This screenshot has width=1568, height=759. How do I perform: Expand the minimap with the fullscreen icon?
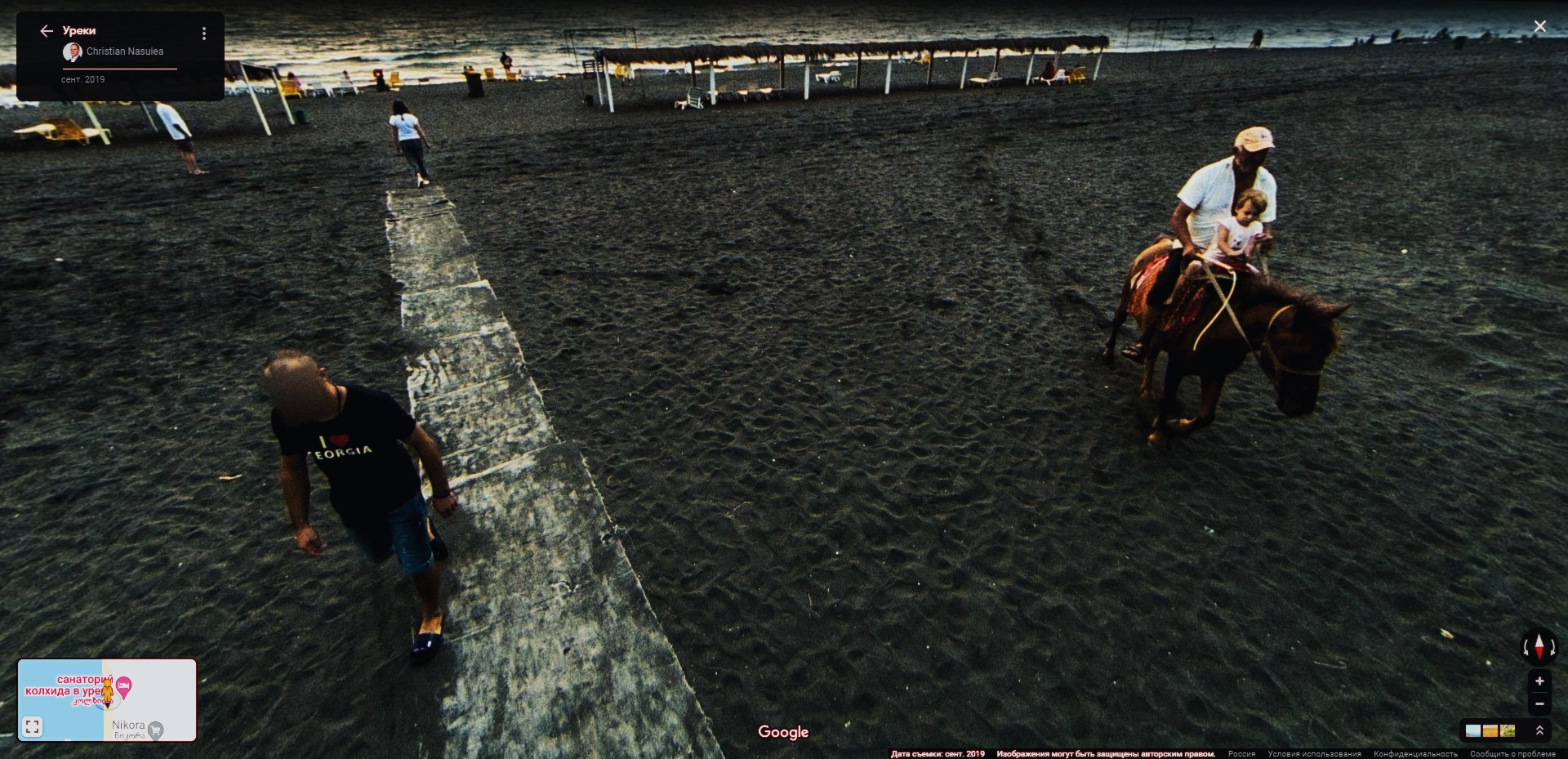pos(33,726)
